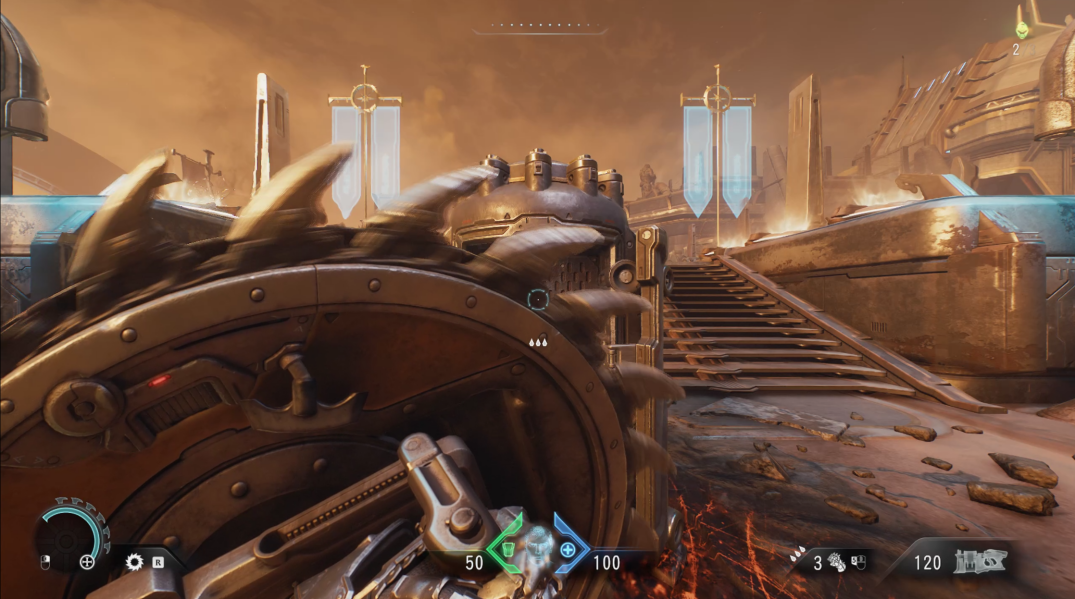Image resolution: width=1075 pixels, height=599 pixels.
Task: Select the green extra life icon
Action: pos(1021,31)
